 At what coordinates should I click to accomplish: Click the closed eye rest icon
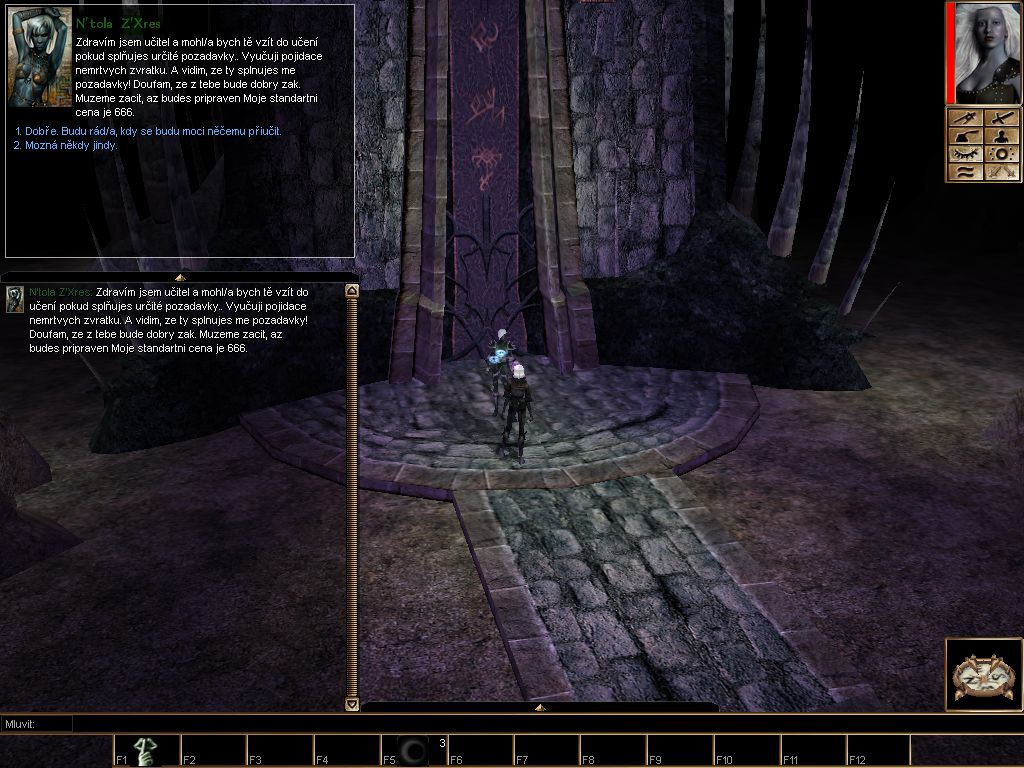click(x=965, y=154)
